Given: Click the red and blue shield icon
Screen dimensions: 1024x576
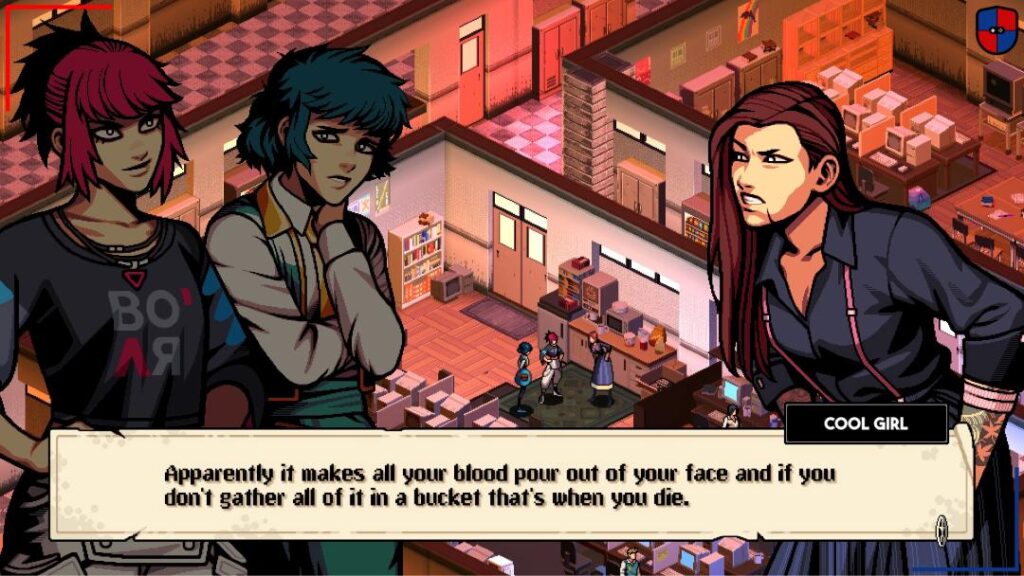Looking at the screenshot, I should click(996, 28).
